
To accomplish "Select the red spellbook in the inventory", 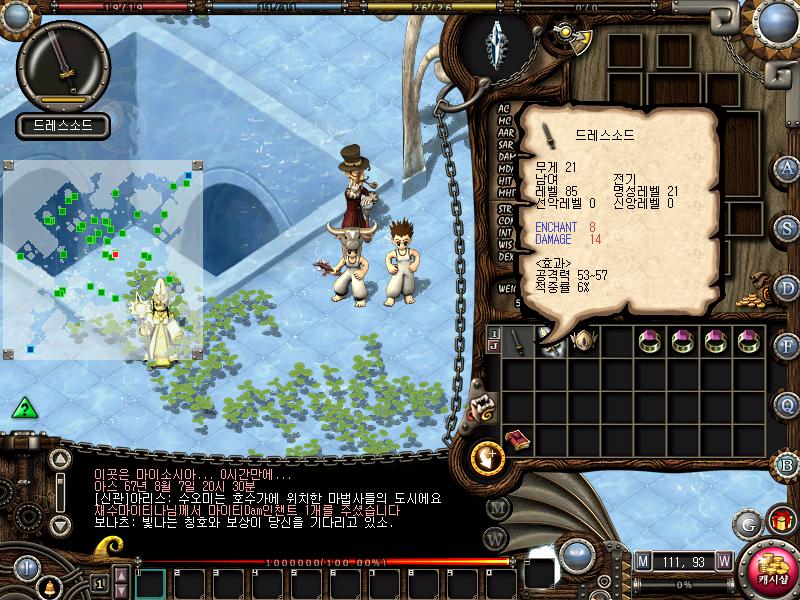I will click(x=518, y=441).
